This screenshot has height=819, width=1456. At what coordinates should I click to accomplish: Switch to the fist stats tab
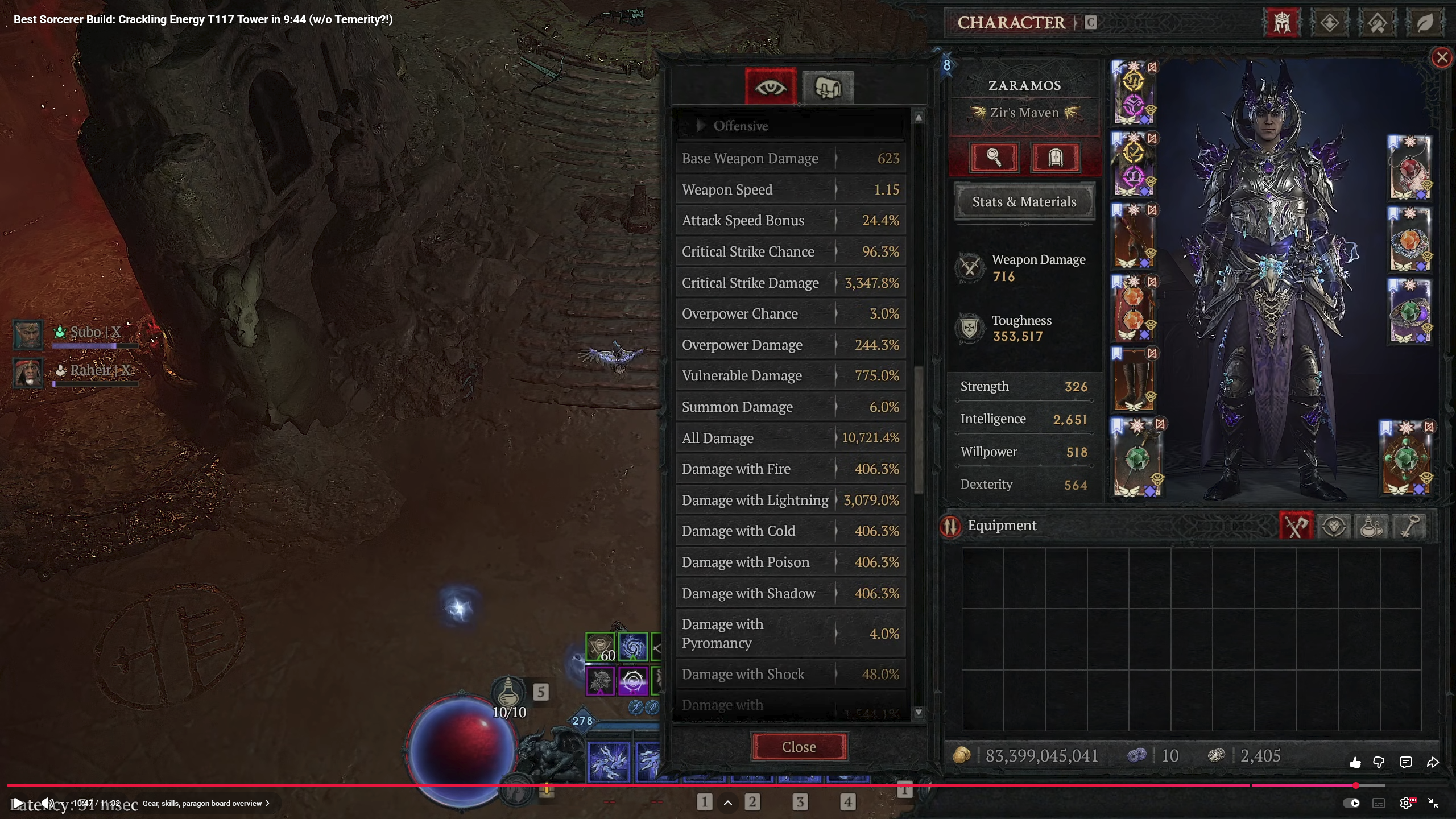[828, 88]
